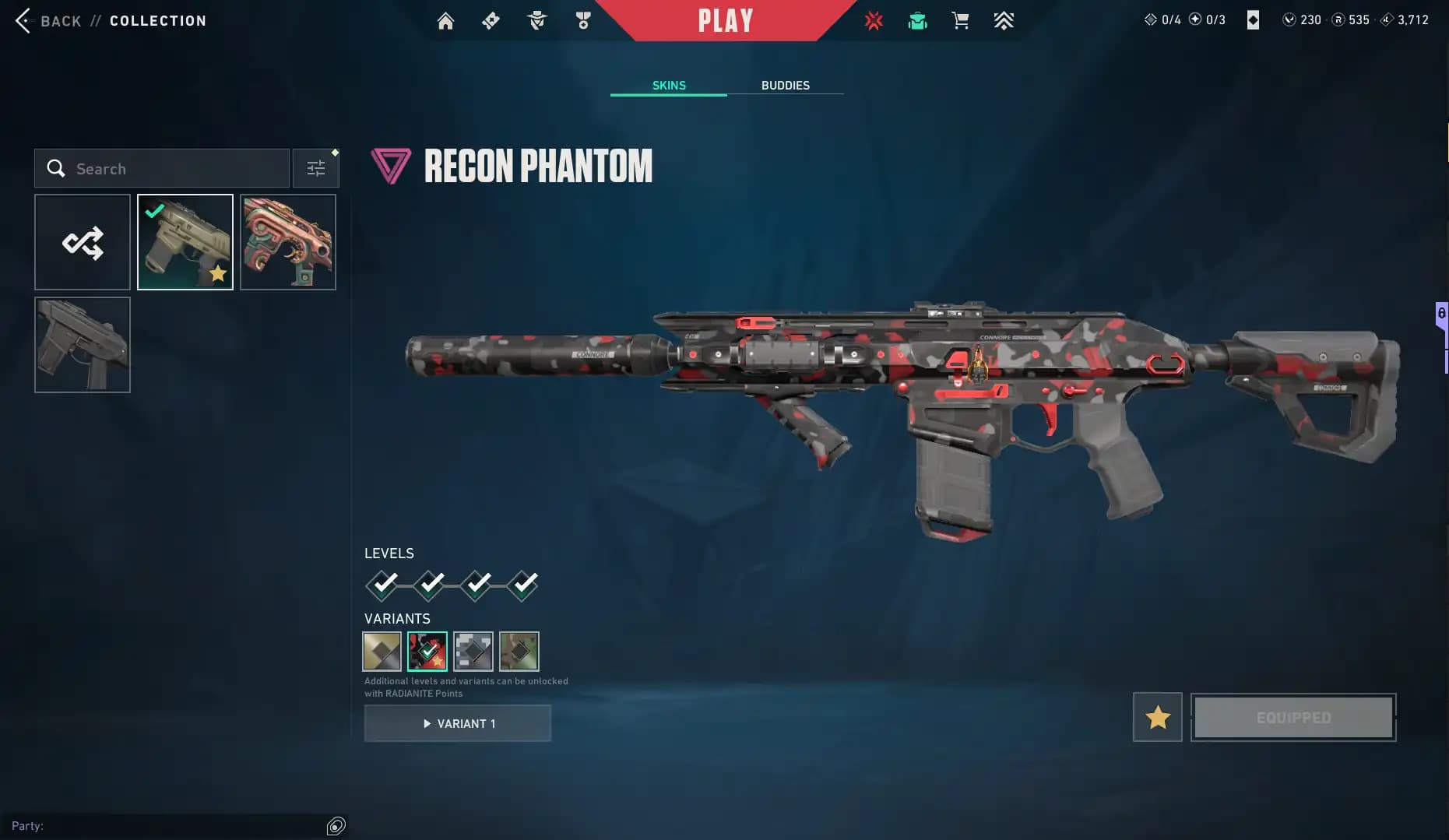Select the Agents icon in top navigation
The width and height of the screenshot is (1449, 840).
(x=536, y=20)
